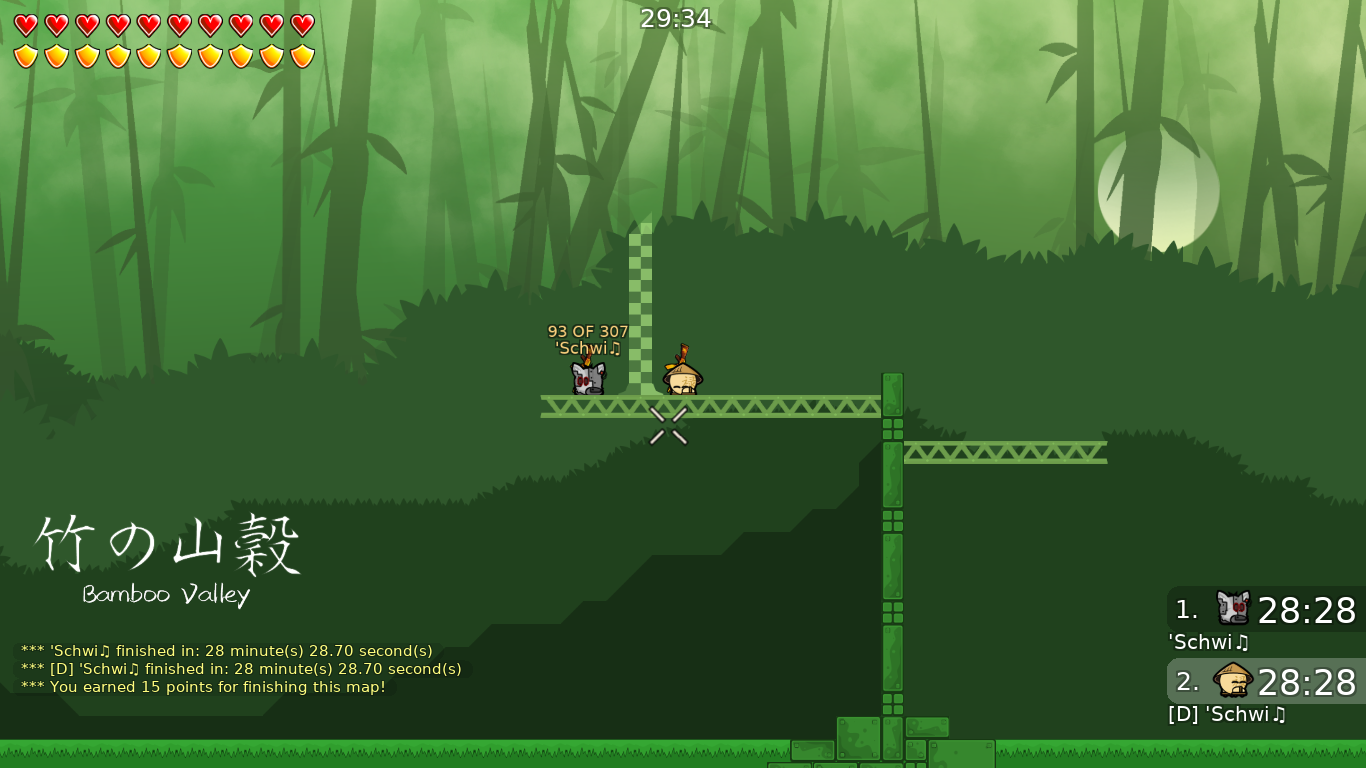Click the 29:34 match timer at the top
This screenshot has height=768, width=1366.
point(677,18)
